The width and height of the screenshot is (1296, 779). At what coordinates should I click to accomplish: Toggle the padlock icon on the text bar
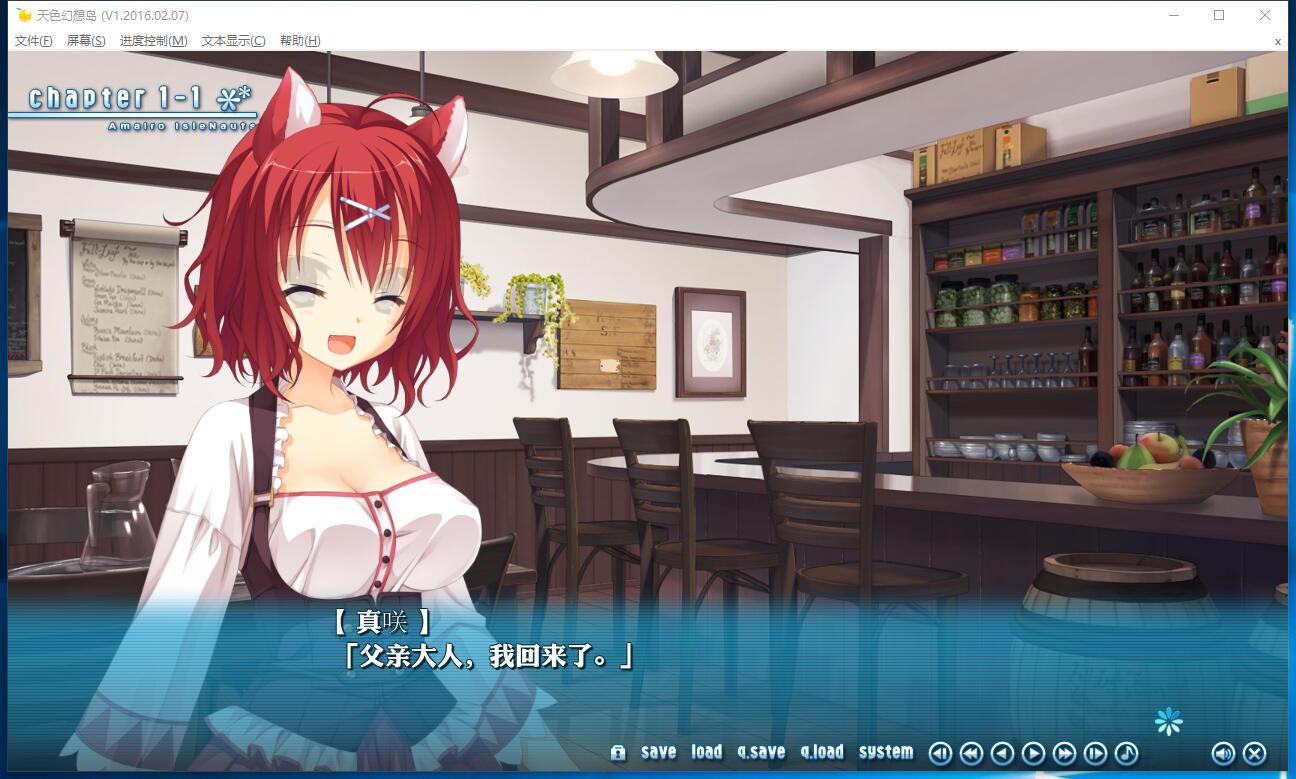618,753
